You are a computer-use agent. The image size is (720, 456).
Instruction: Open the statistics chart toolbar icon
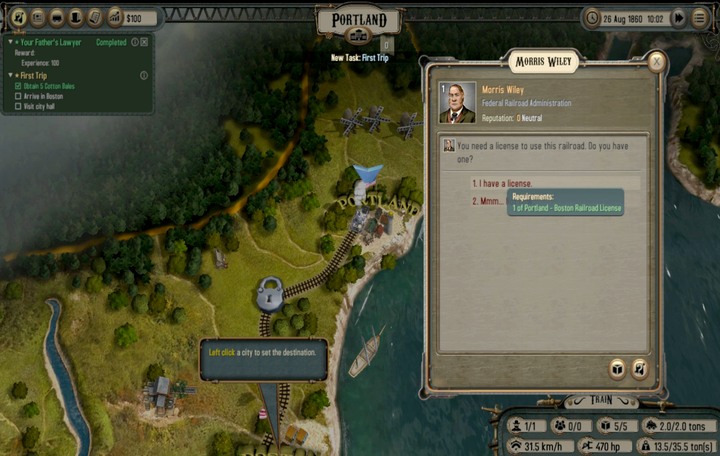coord(114,17)
